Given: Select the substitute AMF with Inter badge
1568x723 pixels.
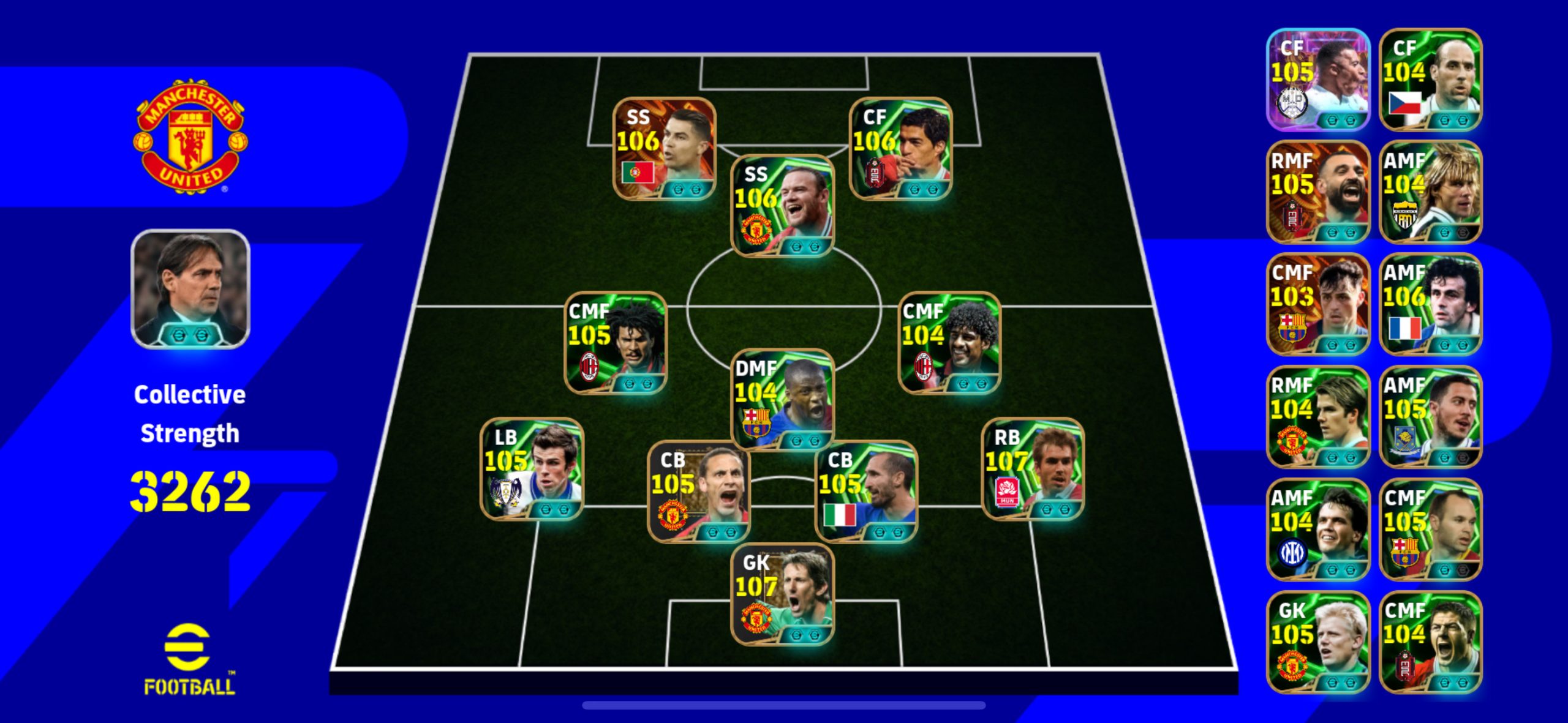Looking at the screenshot, I should [1317, 530].
